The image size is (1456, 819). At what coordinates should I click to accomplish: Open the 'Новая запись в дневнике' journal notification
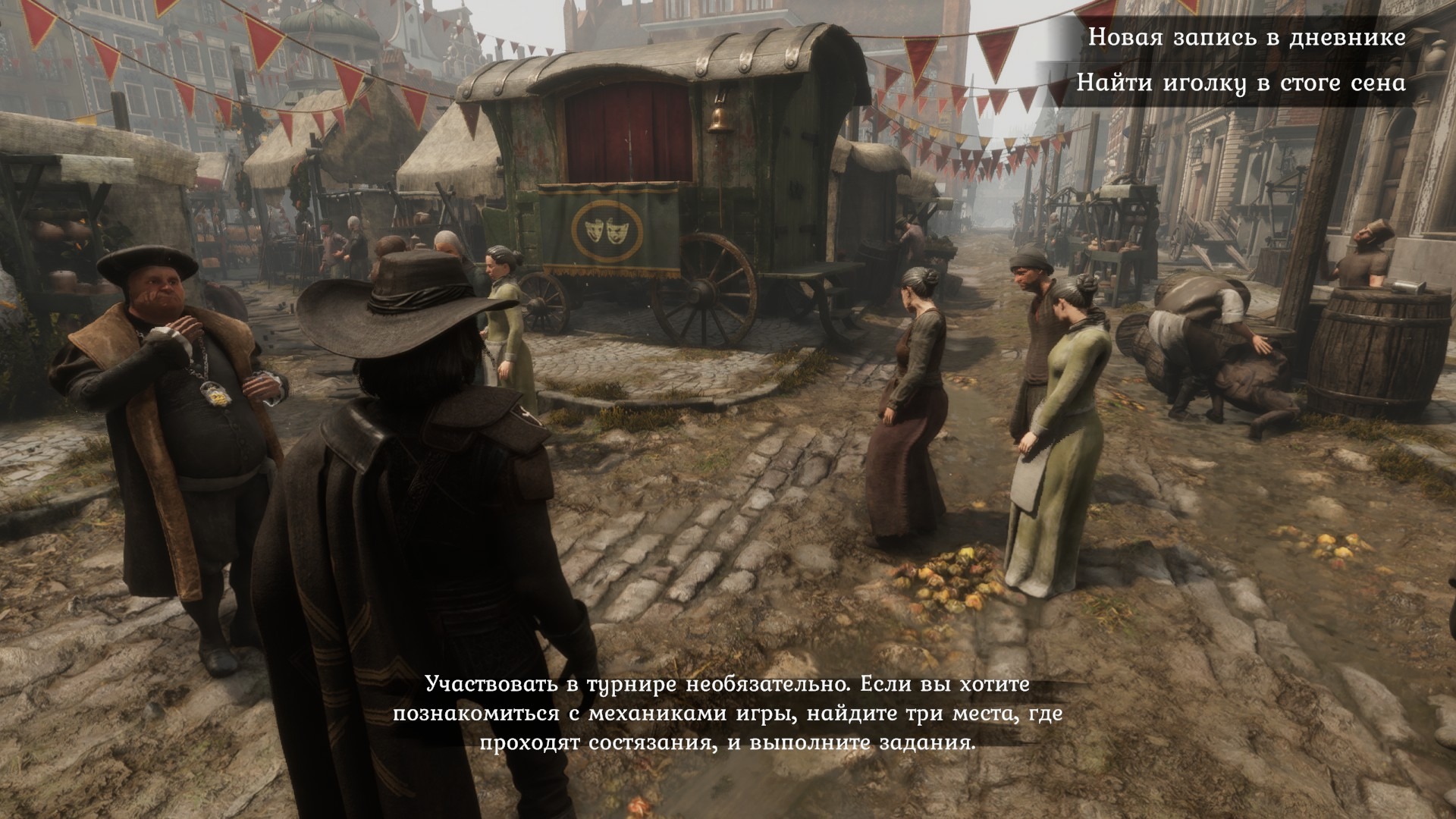pyautogui.click(x=1246, y=37)
